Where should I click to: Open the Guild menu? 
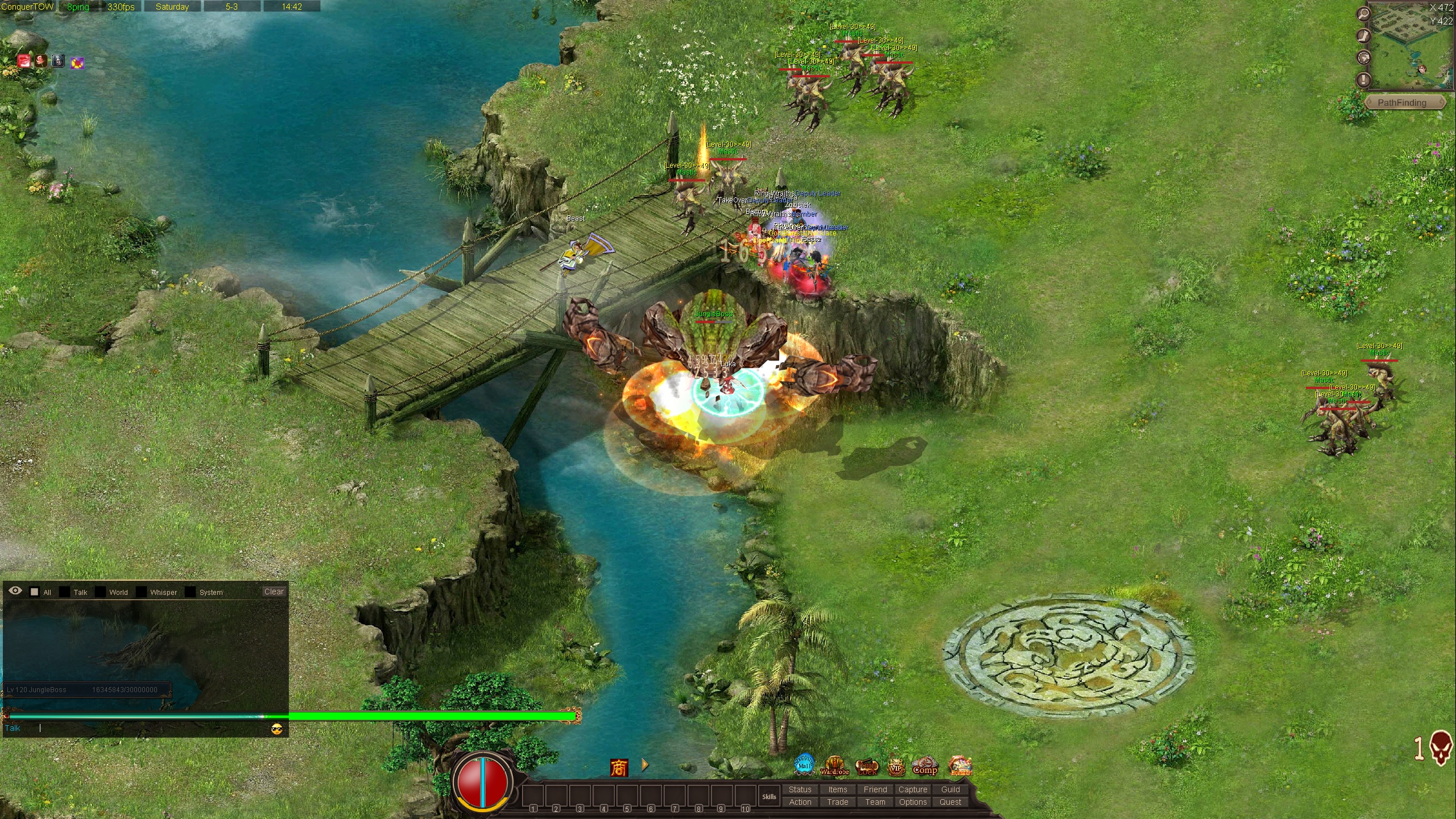[950, 789]
